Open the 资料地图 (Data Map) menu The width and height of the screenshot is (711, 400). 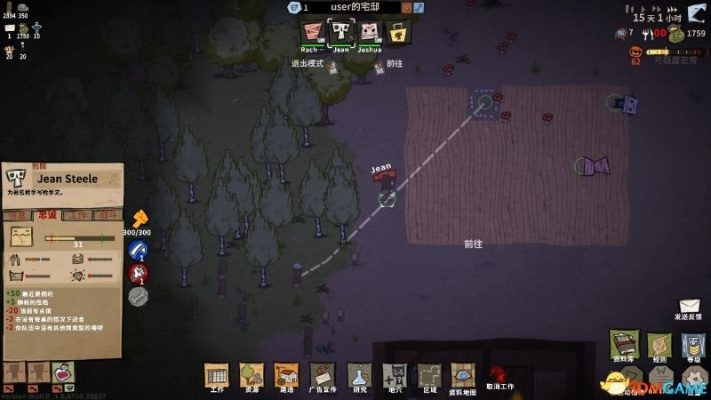coord(463,374)
